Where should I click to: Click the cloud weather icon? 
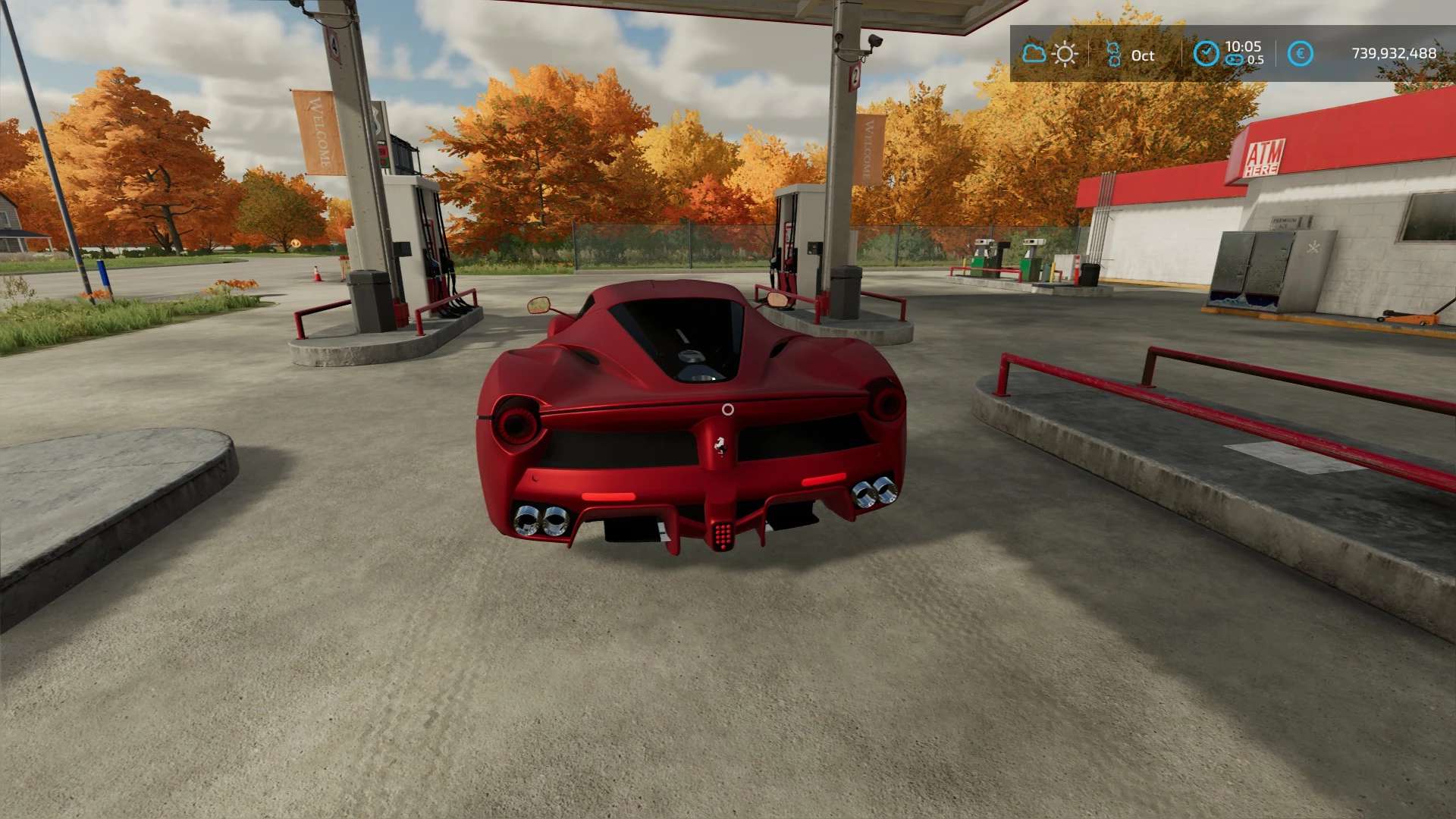[x=1034, y=54]
